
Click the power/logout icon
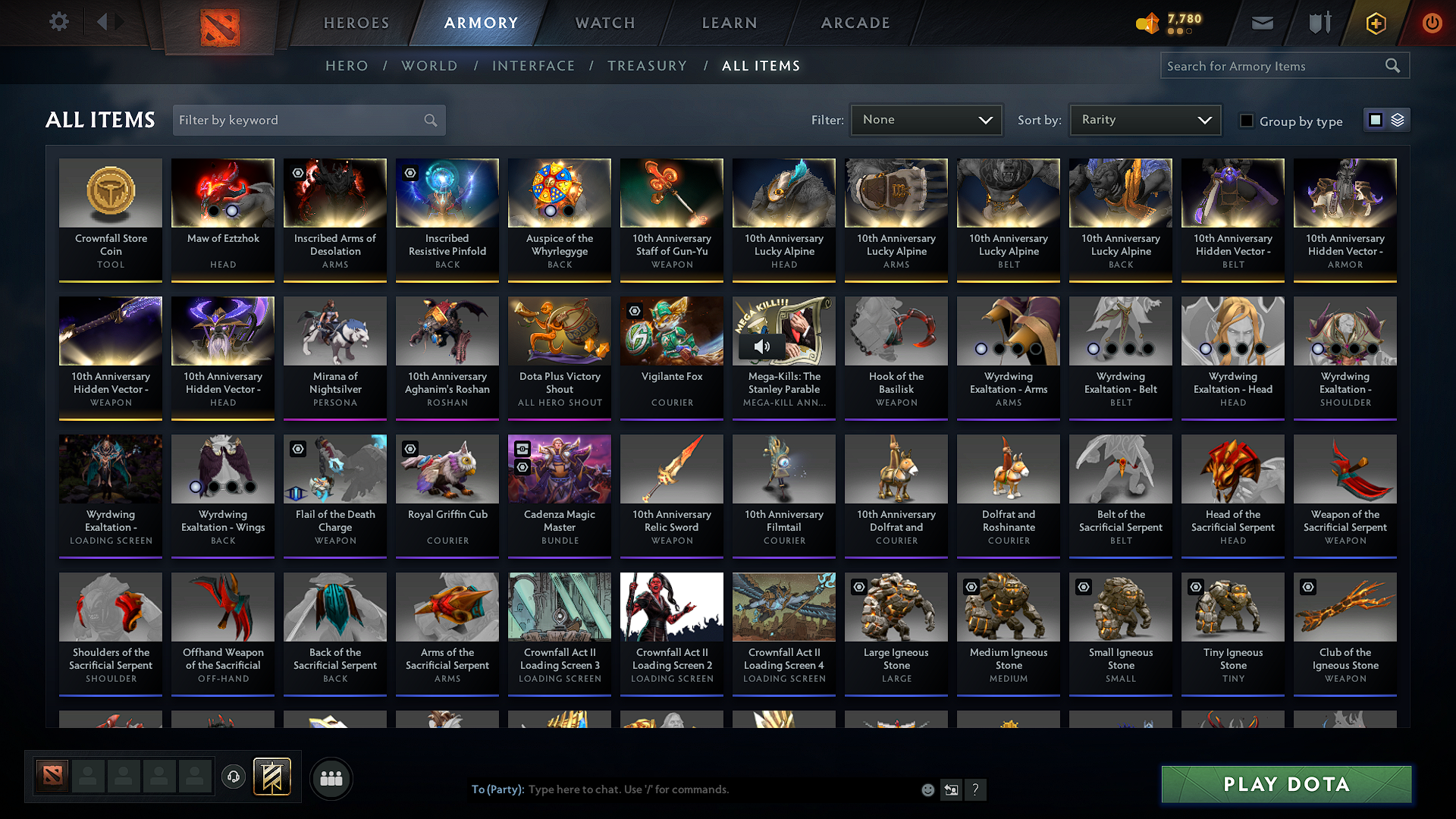1432,23
